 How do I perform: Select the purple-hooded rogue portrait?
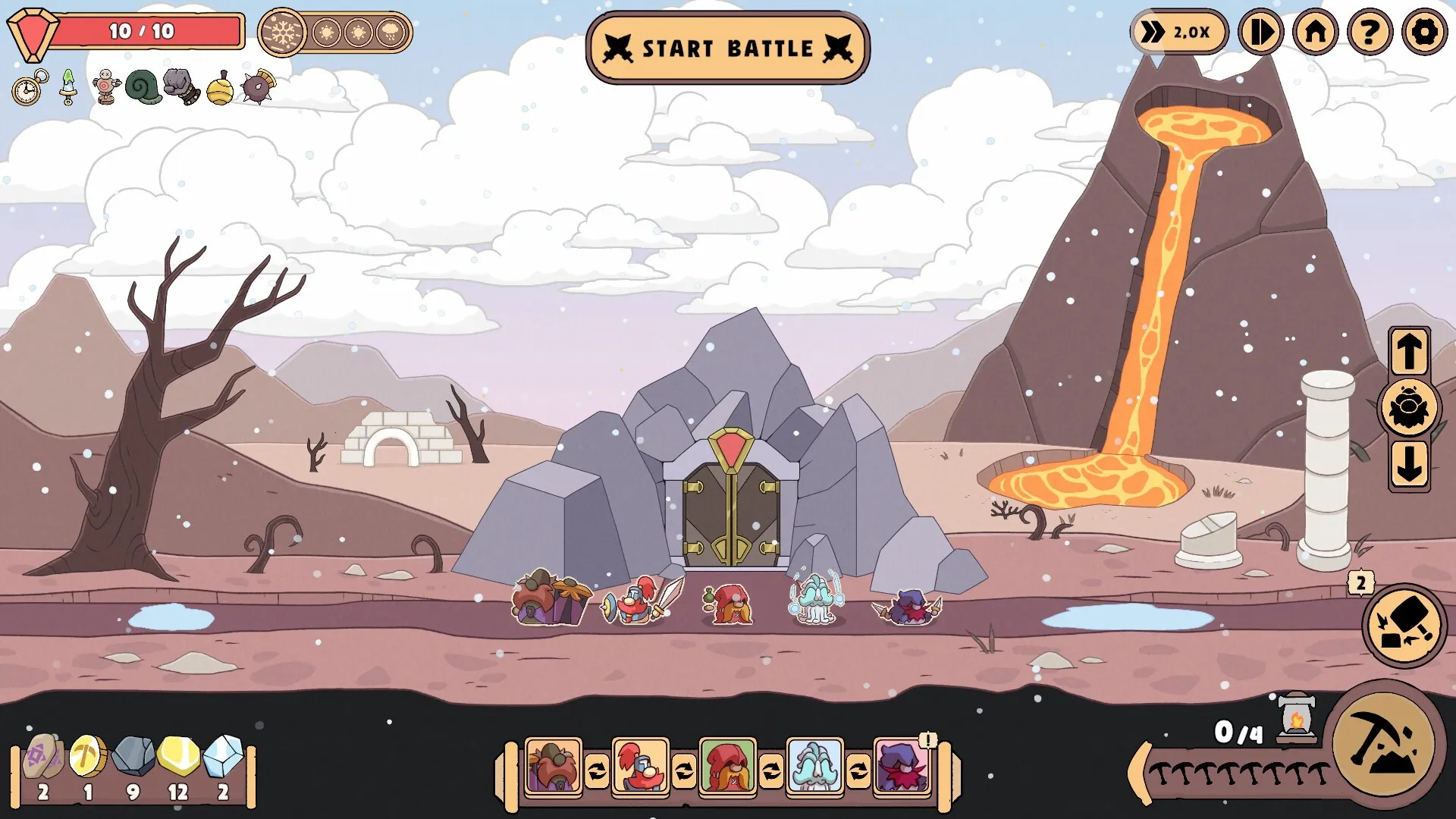[902, 766]
